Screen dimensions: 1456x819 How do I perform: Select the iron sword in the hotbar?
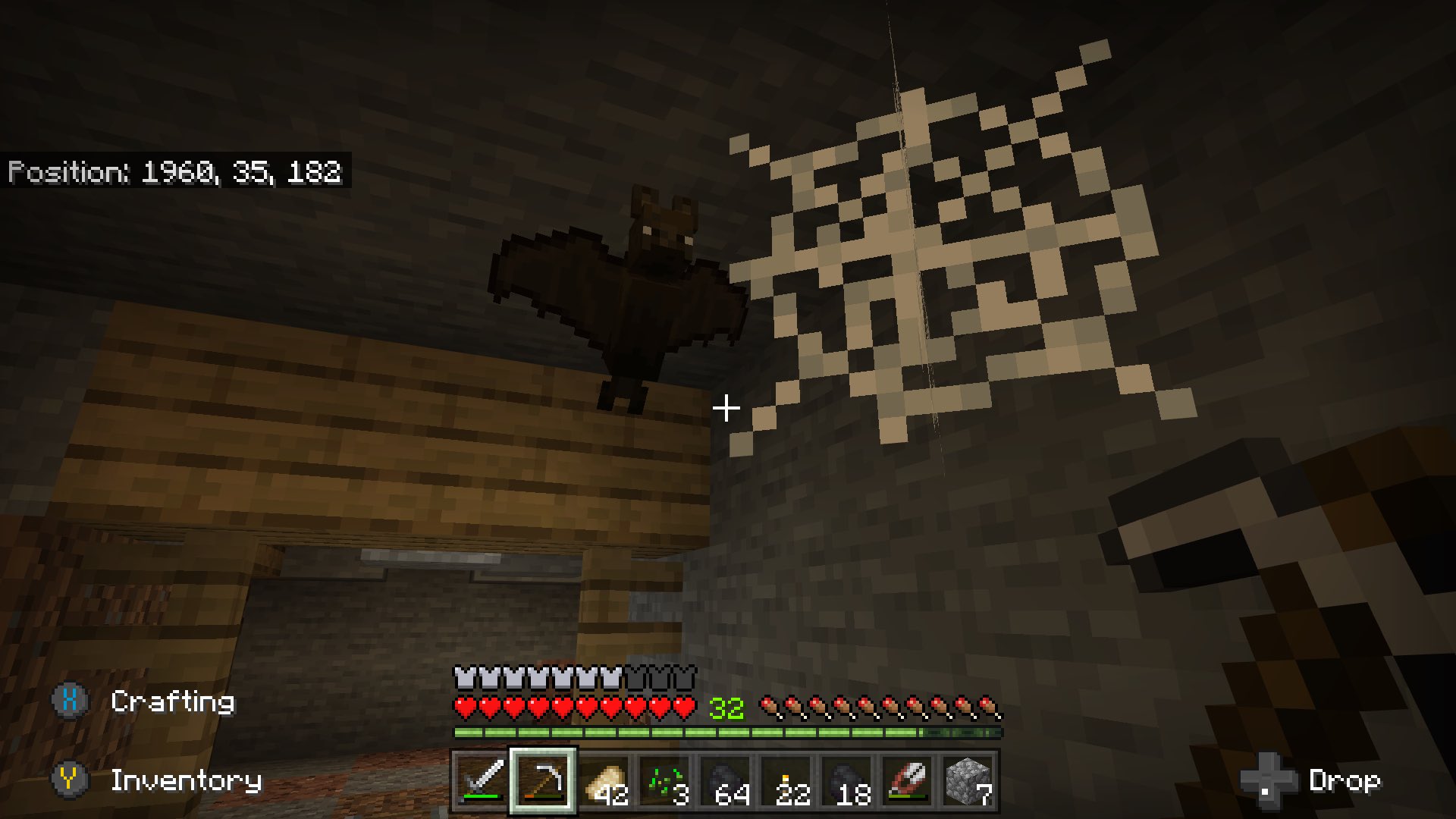(x=478, y=781)
